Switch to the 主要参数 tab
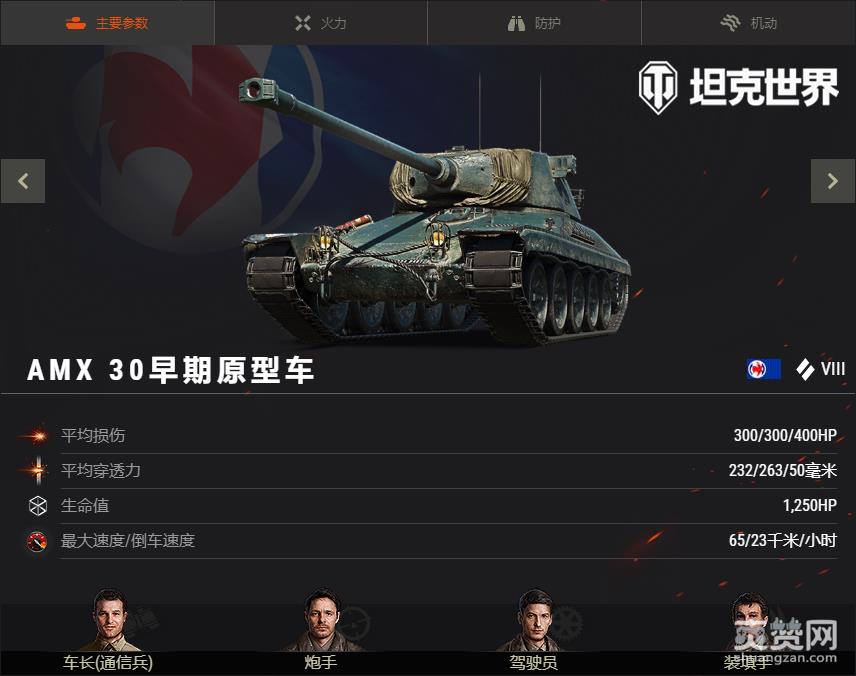Viewport: 856px width, 676px height. point(107,23)
